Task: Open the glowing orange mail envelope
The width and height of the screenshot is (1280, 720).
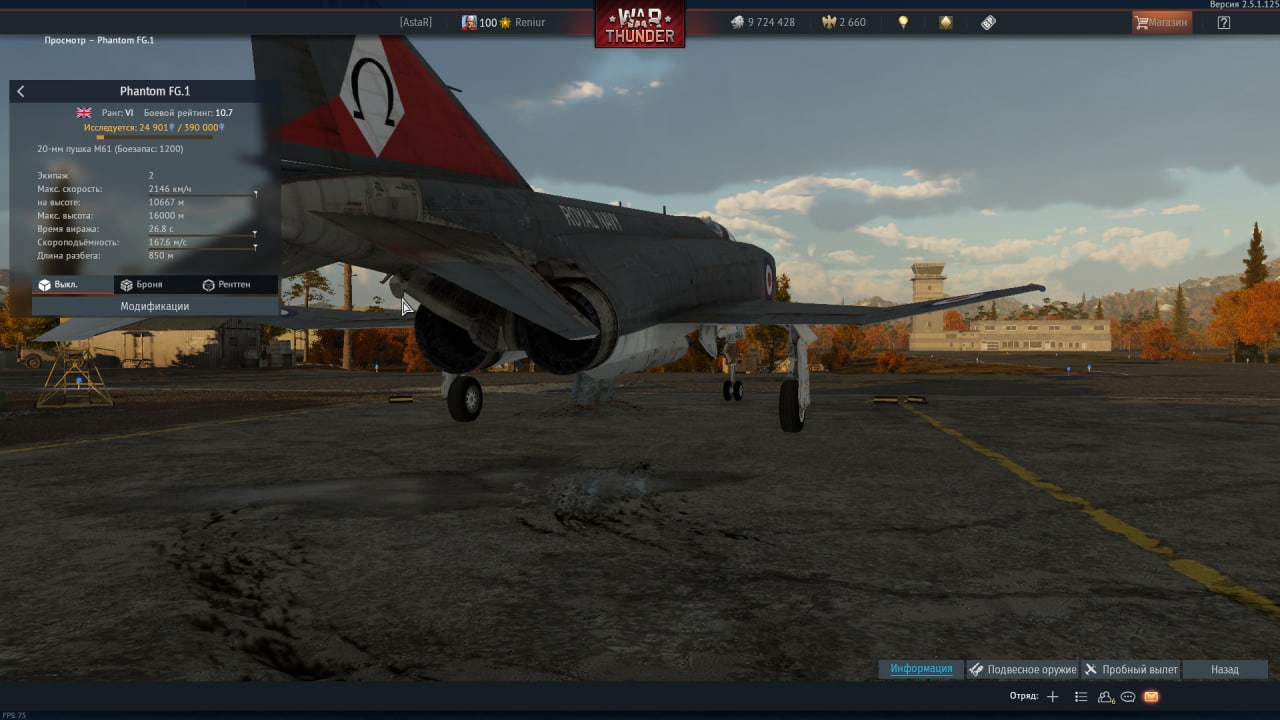Action: click(x=1151, y=696)
